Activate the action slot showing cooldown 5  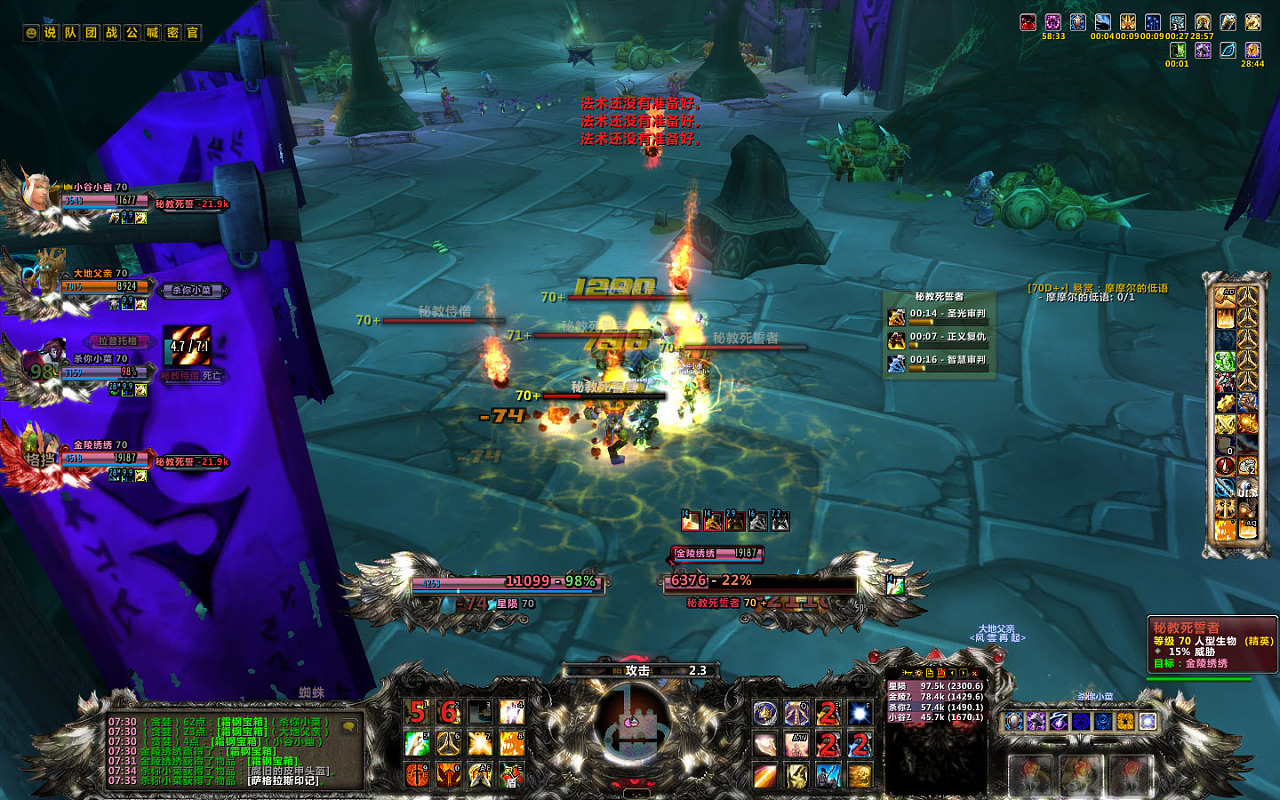(417, 712)
